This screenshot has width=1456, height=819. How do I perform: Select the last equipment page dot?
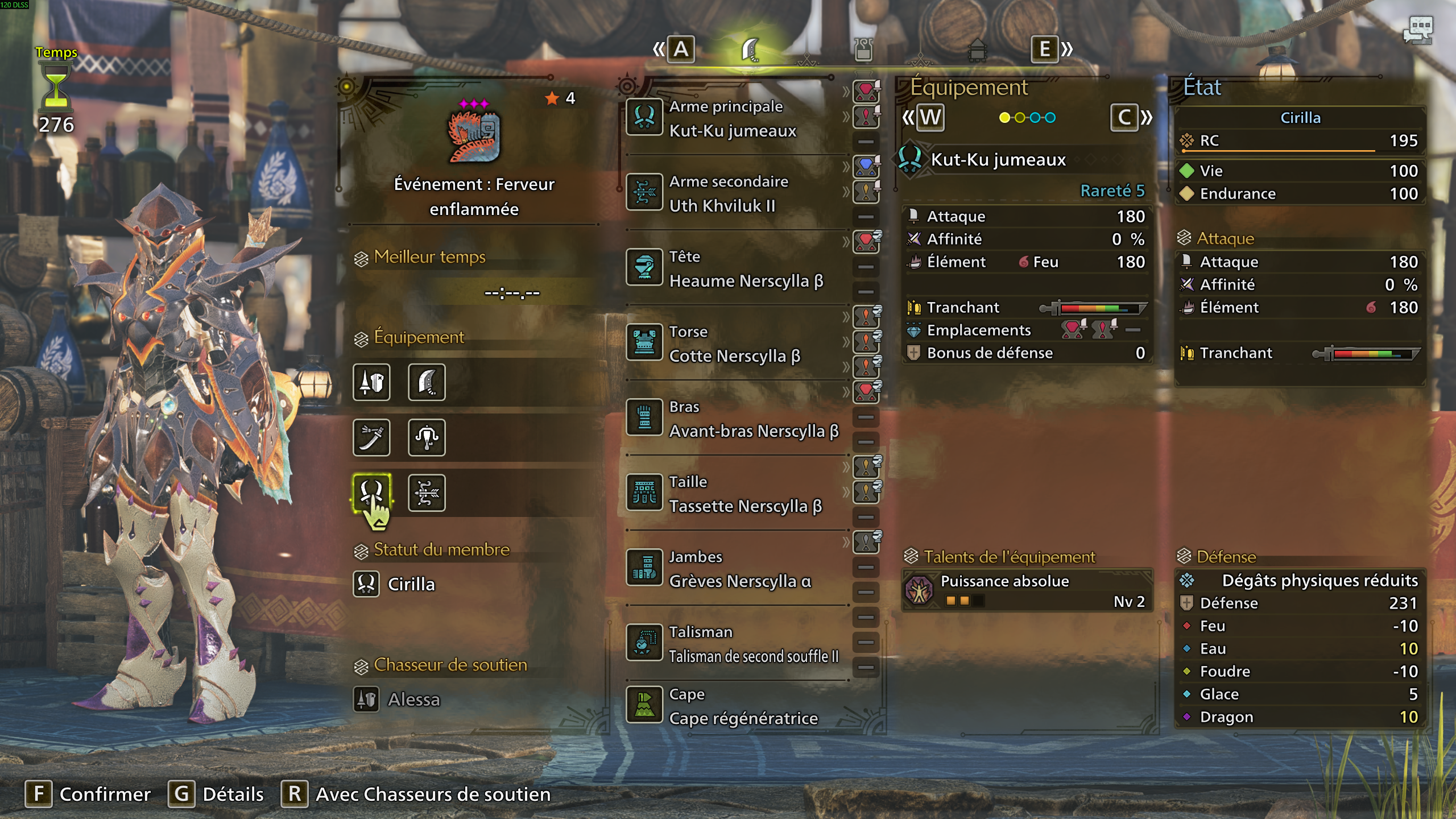(1050, 118)
